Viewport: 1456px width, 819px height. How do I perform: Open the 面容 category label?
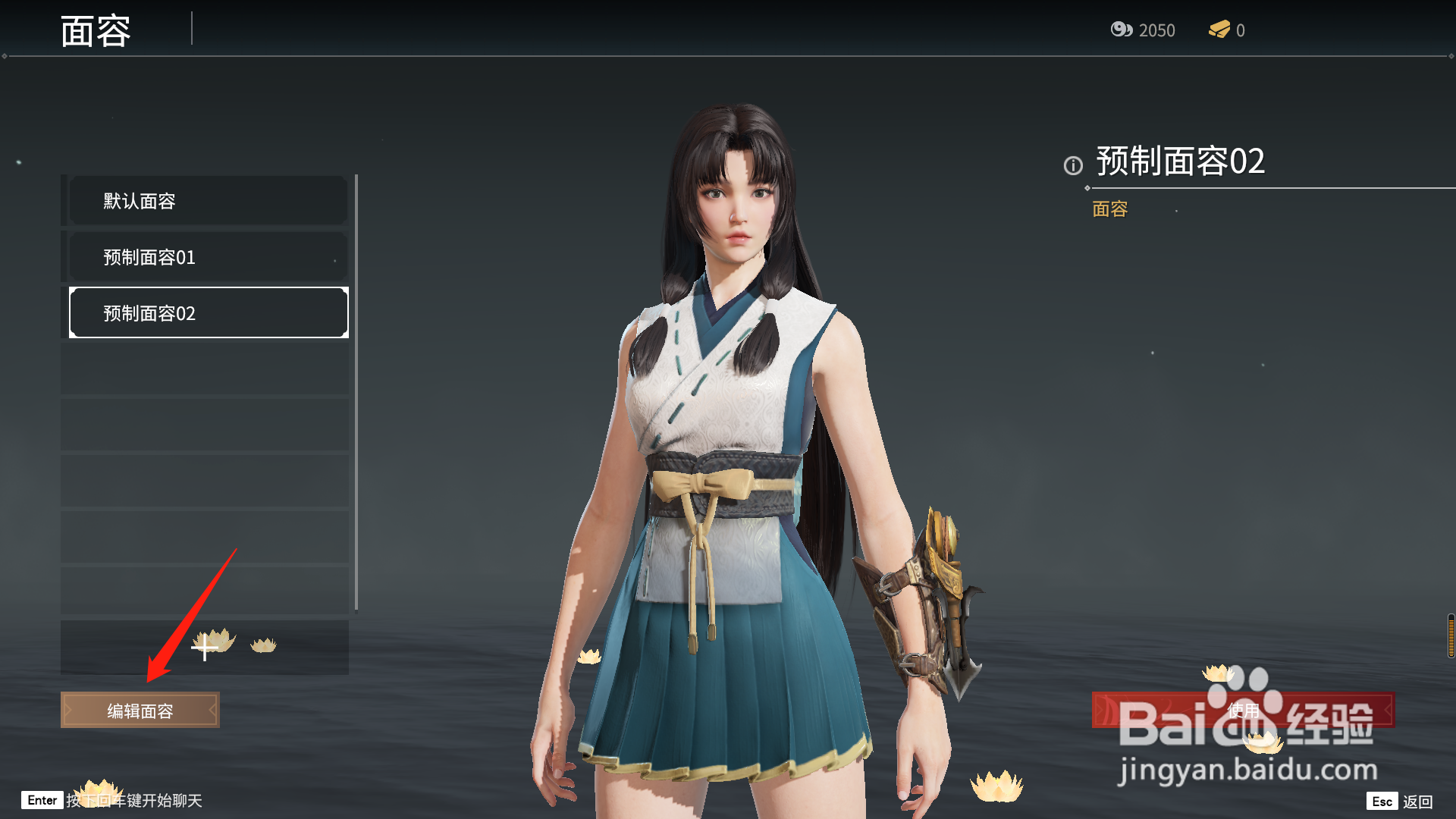[x=1109, y=209]
